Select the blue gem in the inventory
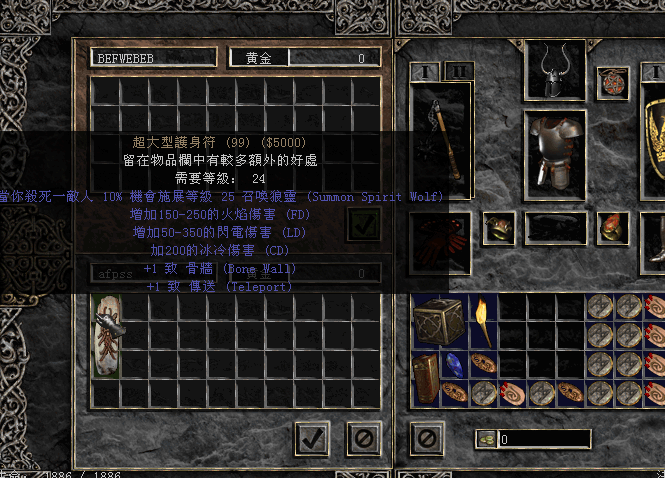665x478 pixels. click(x=454, y=366)
